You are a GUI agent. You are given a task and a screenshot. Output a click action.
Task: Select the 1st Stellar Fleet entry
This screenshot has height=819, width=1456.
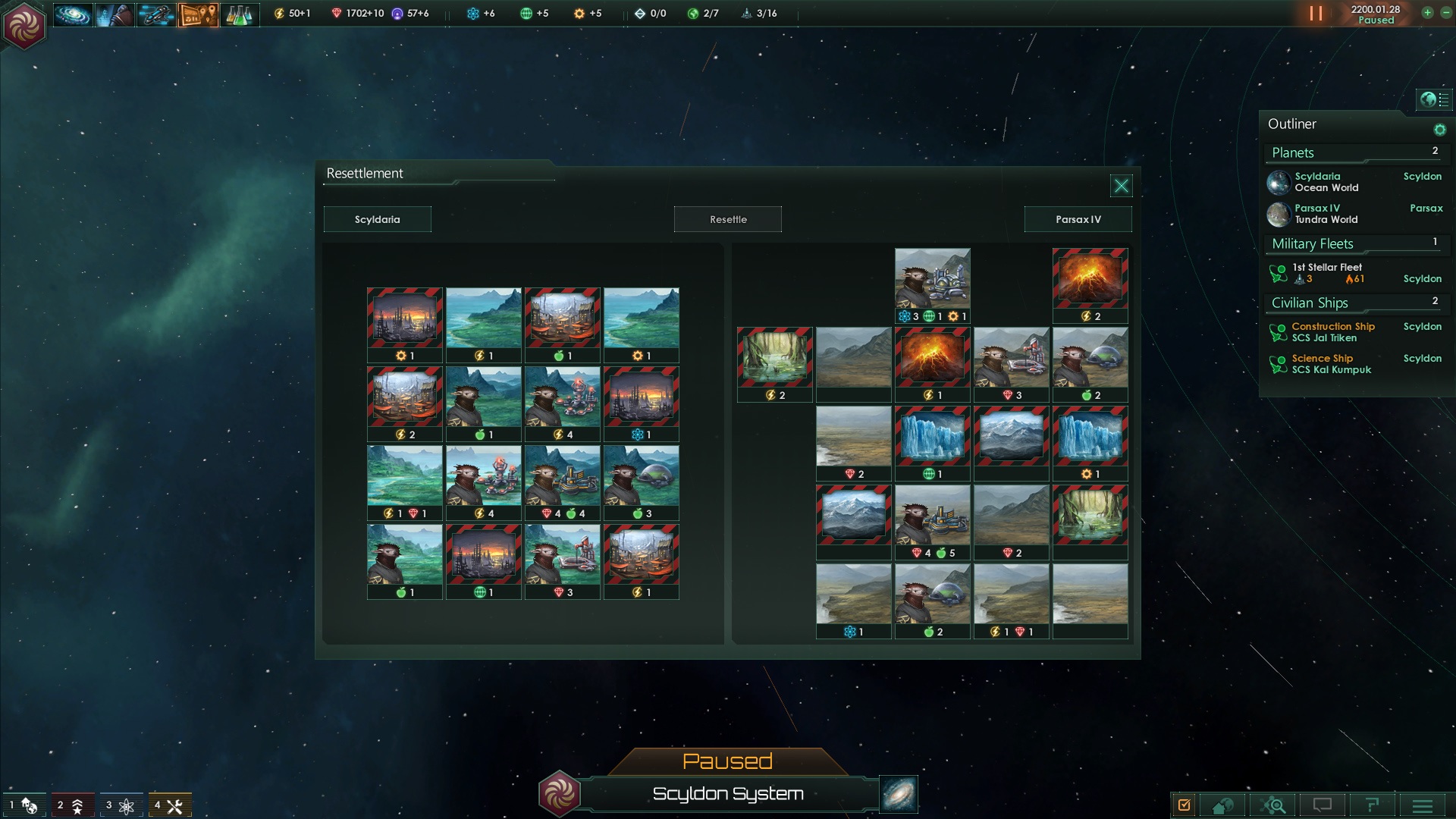coord(1327,273)
